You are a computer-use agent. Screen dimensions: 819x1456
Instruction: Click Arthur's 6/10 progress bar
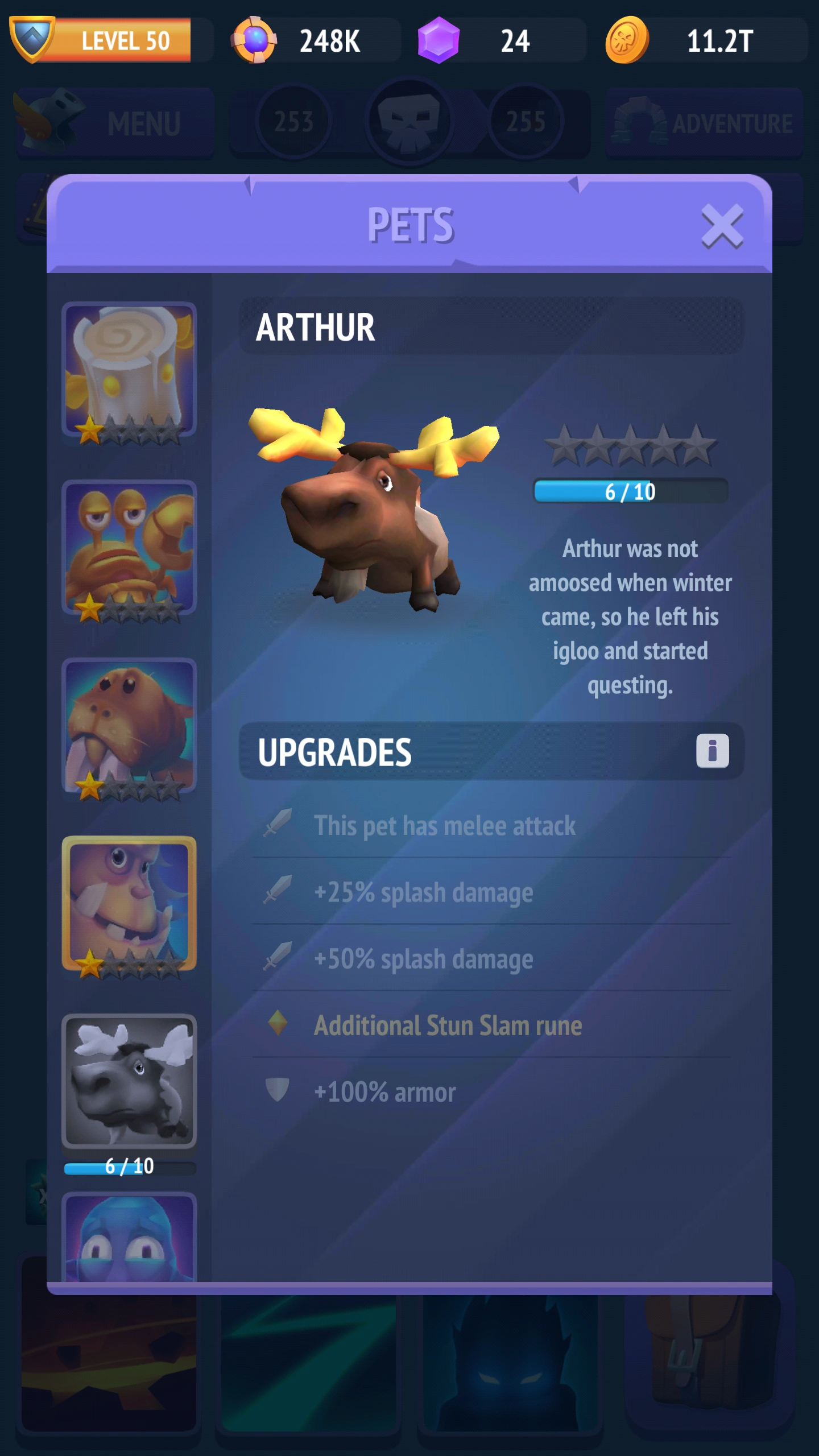pos(631,492)
